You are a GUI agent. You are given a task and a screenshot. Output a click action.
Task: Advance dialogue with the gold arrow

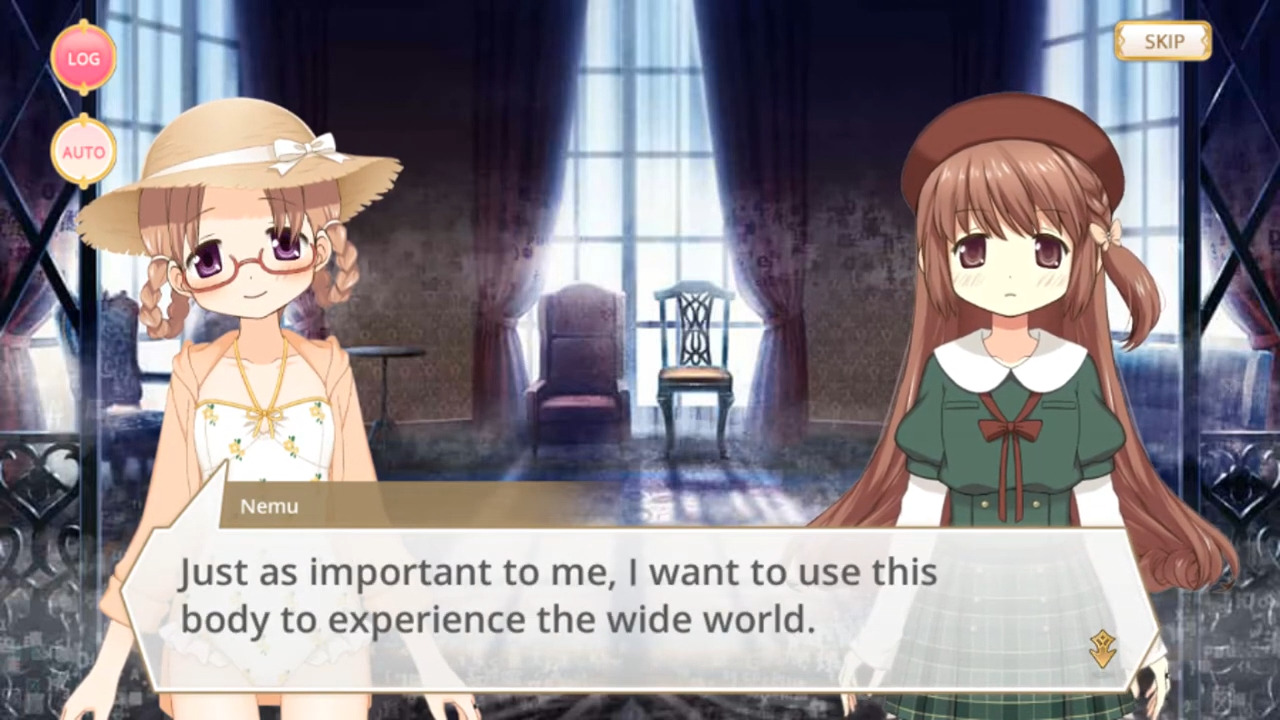(1103, 649)
